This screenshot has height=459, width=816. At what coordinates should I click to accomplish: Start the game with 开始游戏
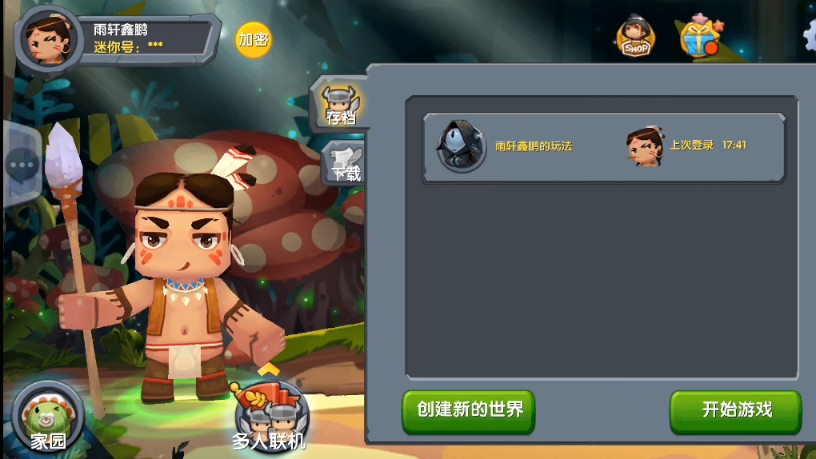pos(736,411)
